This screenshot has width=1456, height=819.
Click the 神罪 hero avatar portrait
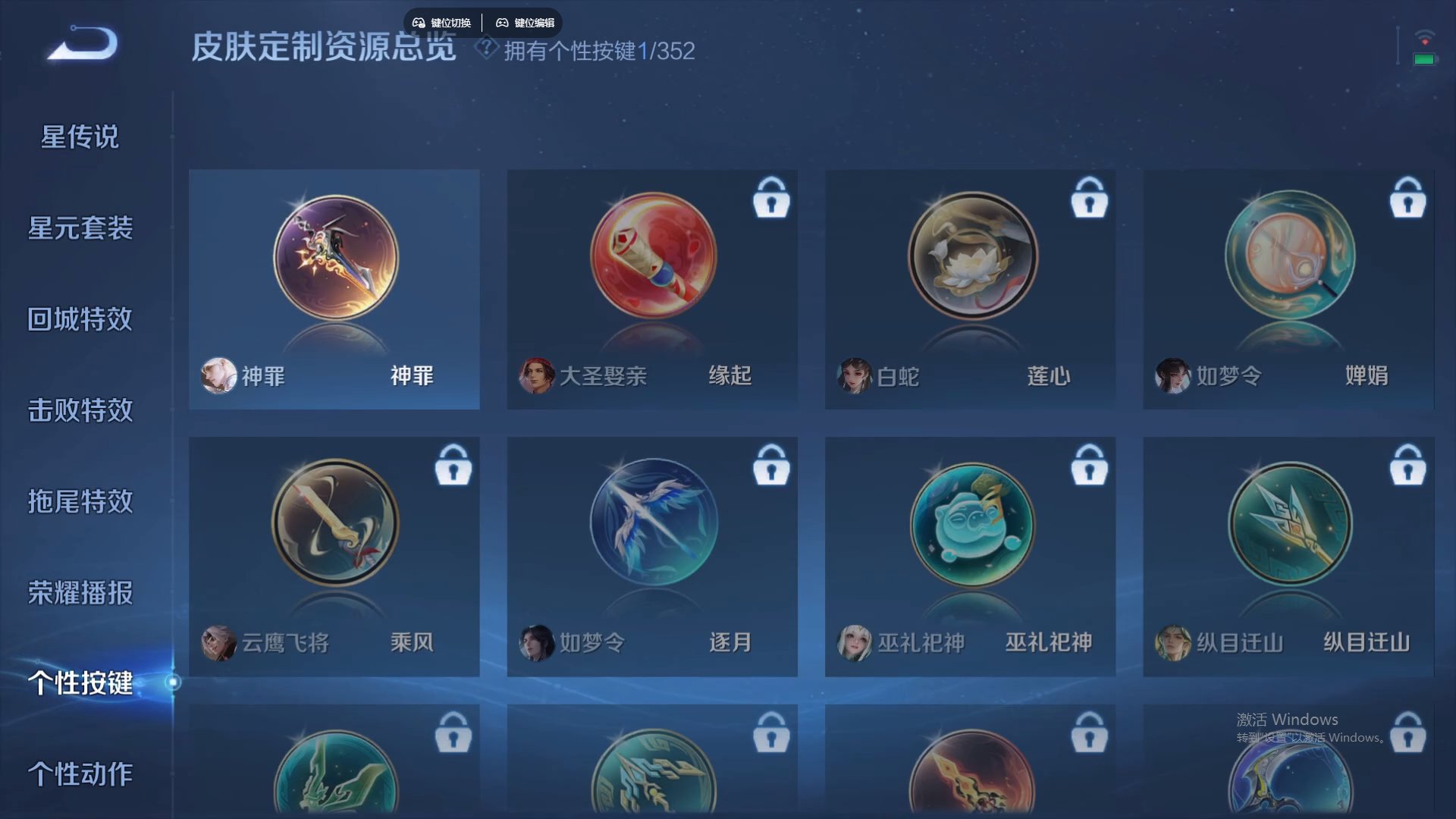pos(219,377)
